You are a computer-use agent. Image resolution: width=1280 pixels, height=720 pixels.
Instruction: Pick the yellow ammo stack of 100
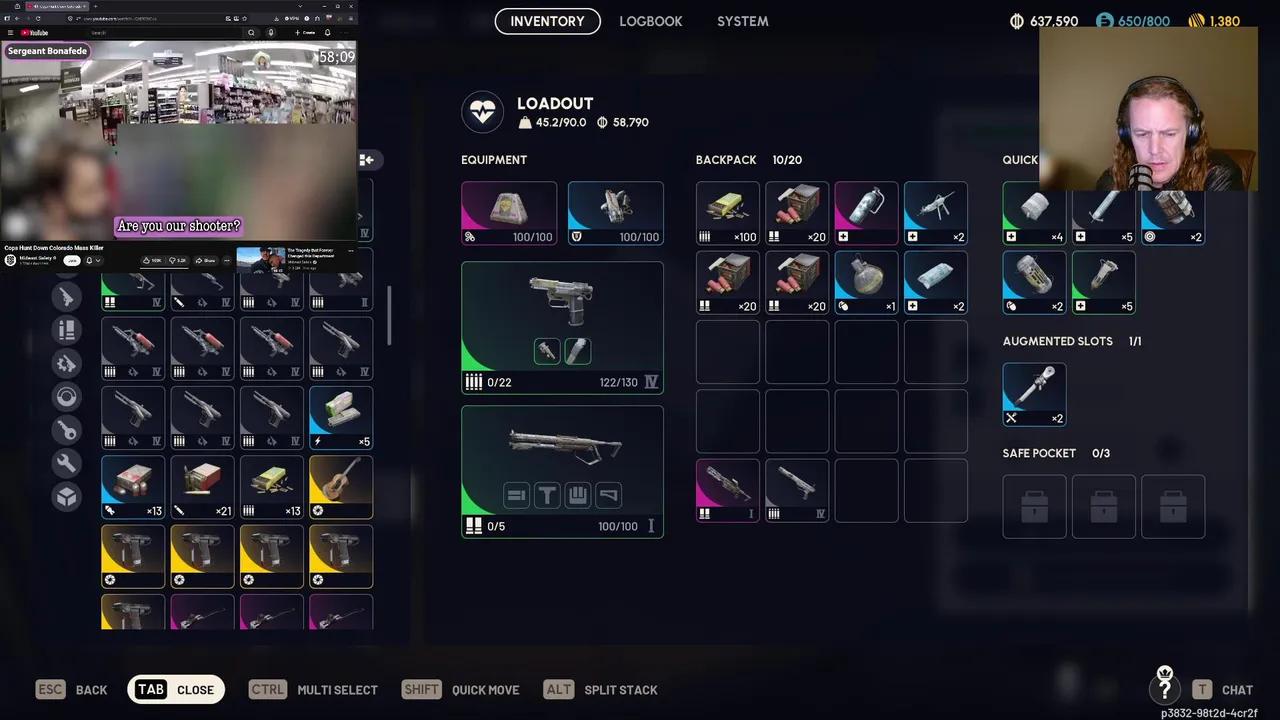tap(728, 213)
